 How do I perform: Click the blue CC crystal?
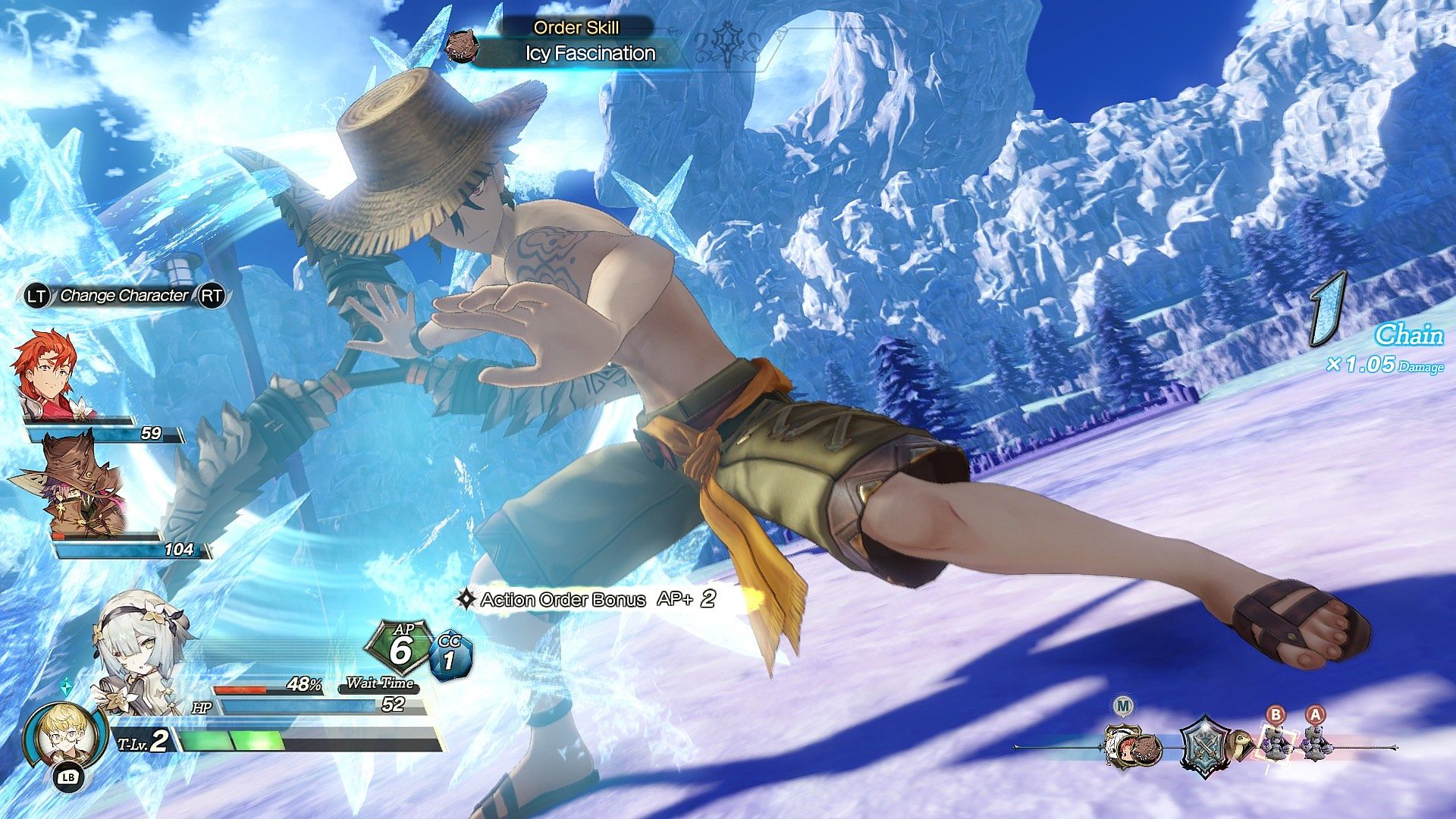coord(450,656)
